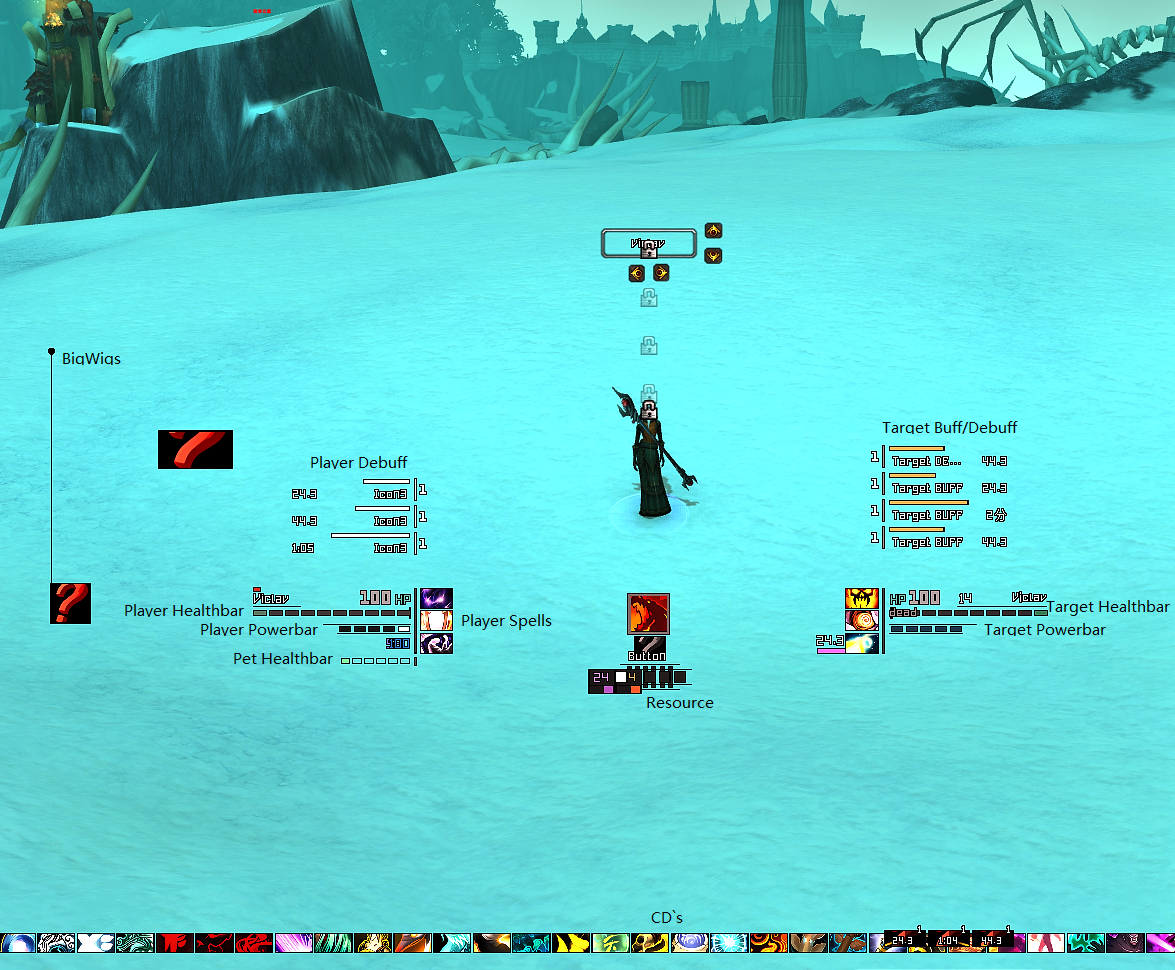This screenshot has width=1175, height=970.
Task: Select the yellow skull face target icon
Action: (862, 598)
